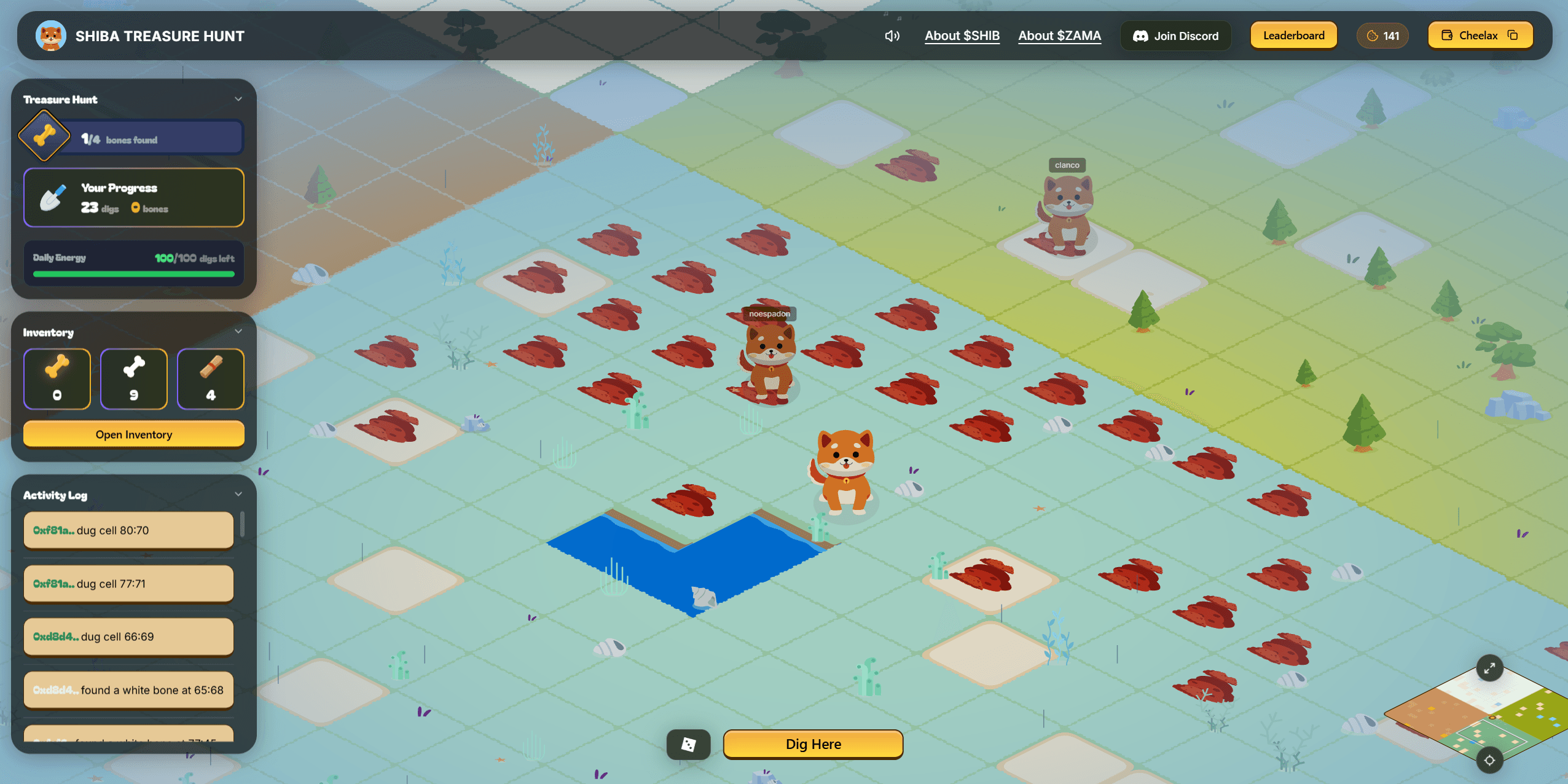
Task: Click the Join Discord button
Action: pyautogui.click(x=1175, y=36)
